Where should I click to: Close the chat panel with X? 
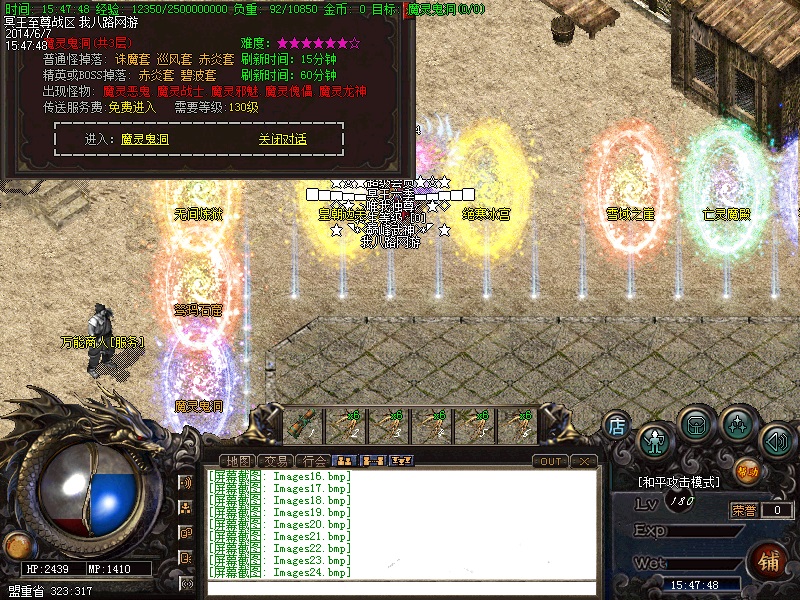(x=585, y=461)
